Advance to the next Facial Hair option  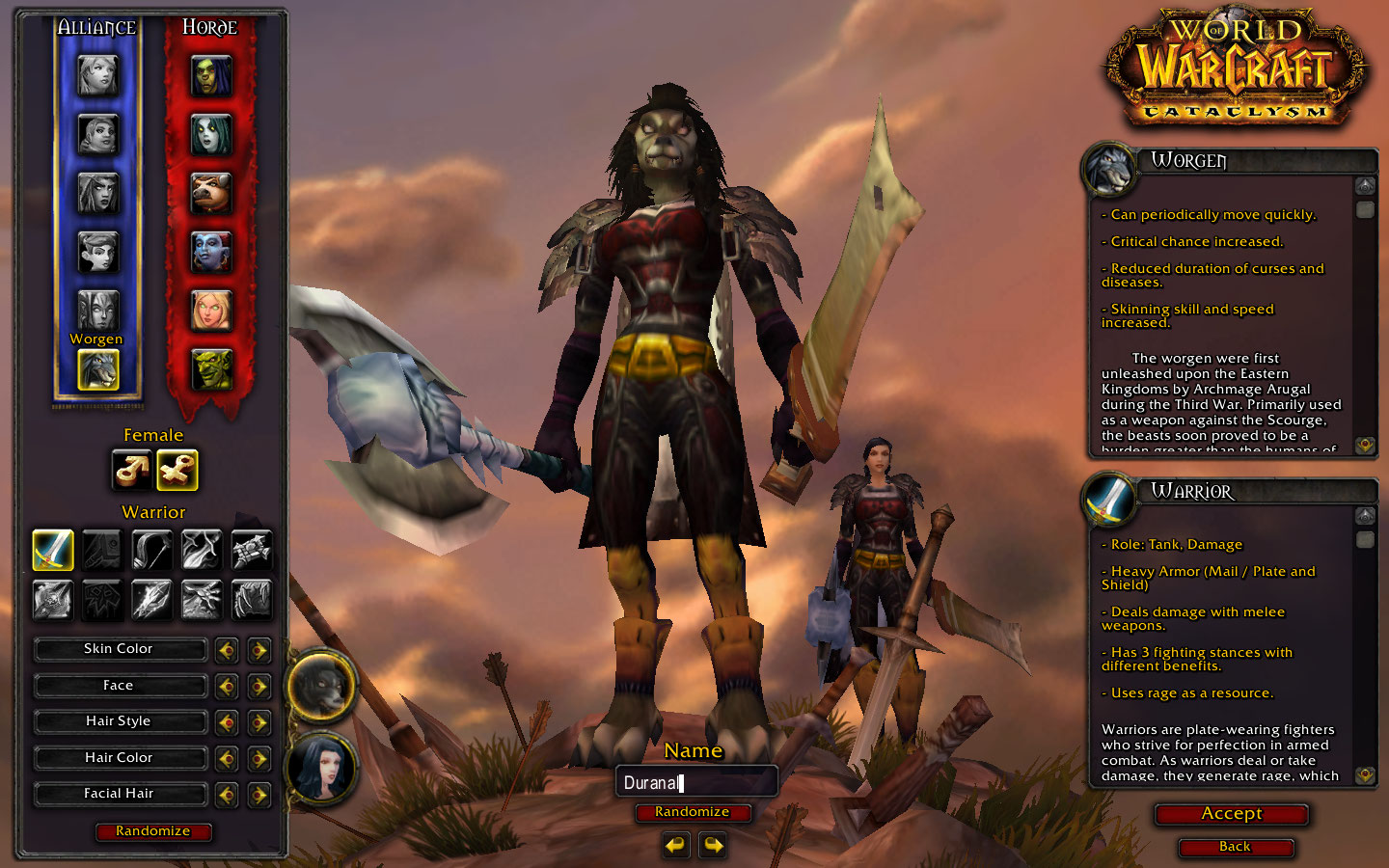(x=259, y=795)
